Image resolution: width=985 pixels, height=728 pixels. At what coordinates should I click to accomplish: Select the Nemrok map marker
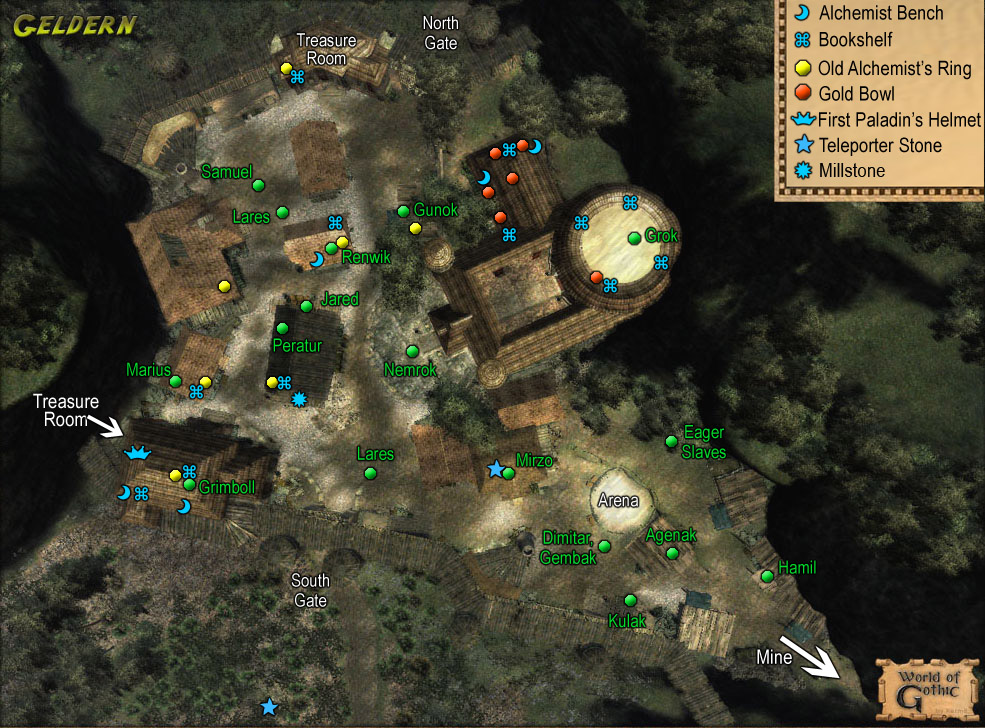coord(412,351)
